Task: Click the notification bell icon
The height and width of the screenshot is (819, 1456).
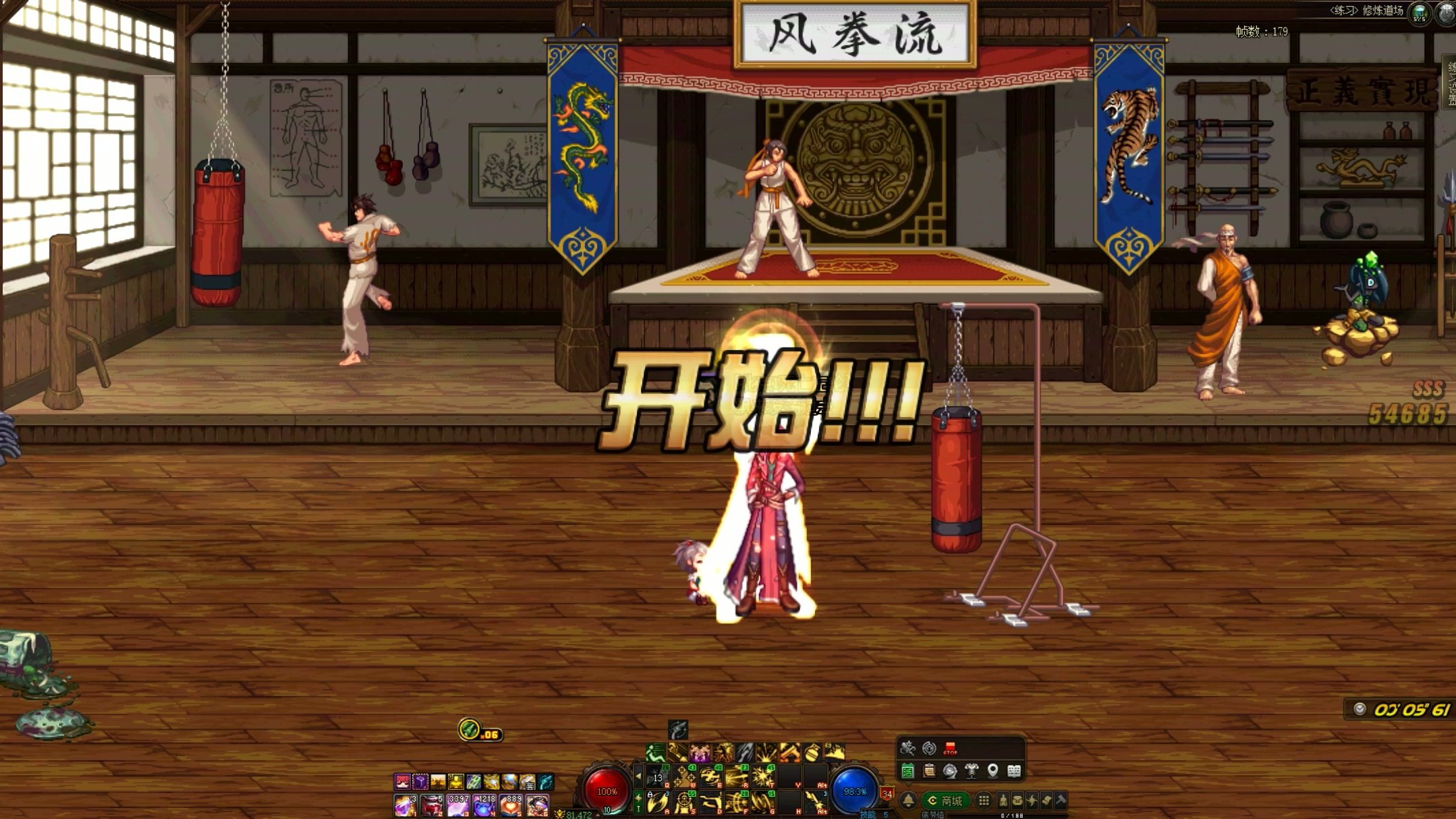Action: 909,801
